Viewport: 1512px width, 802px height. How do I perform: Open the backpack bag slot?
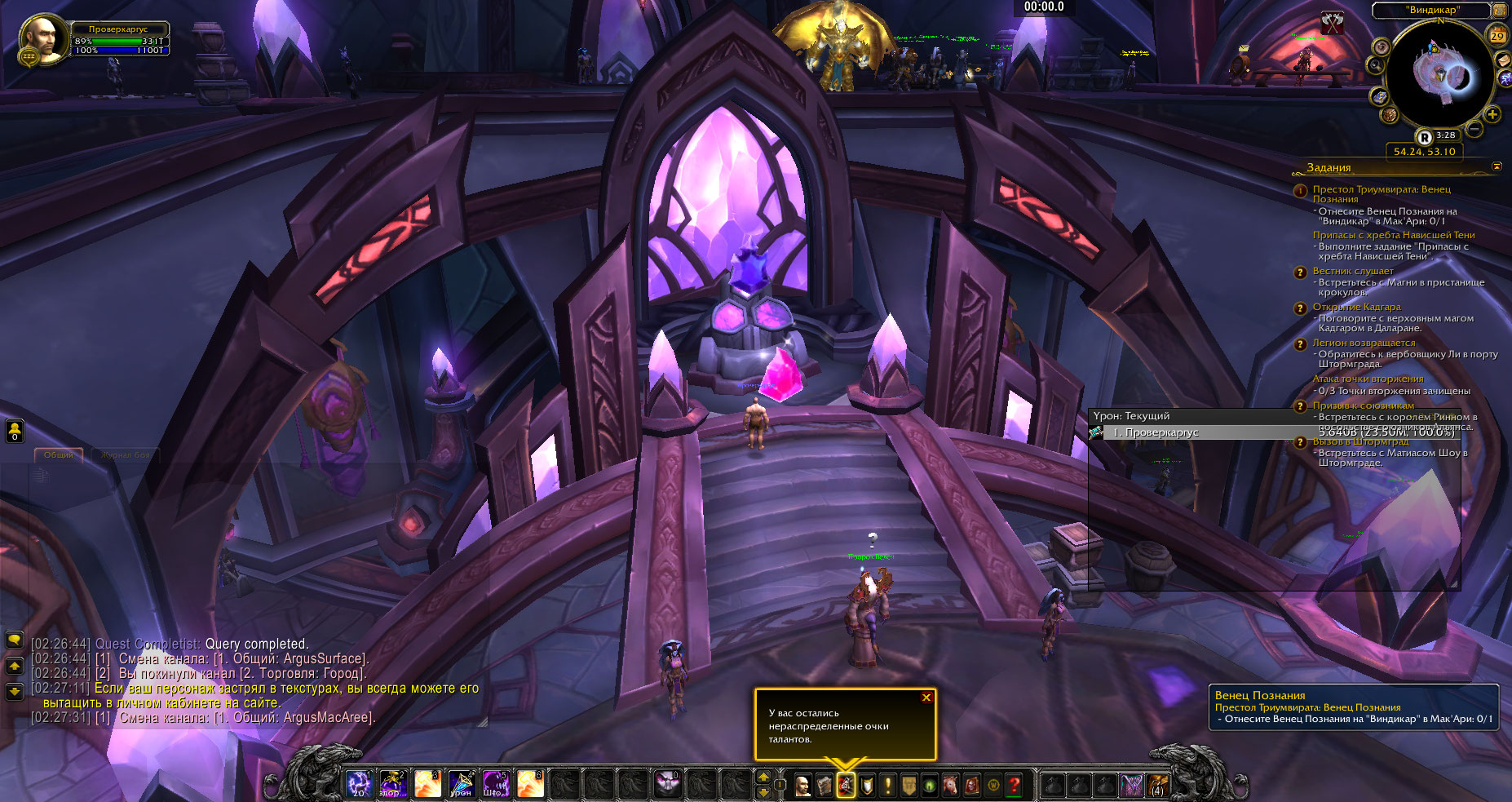point(1157,785)
